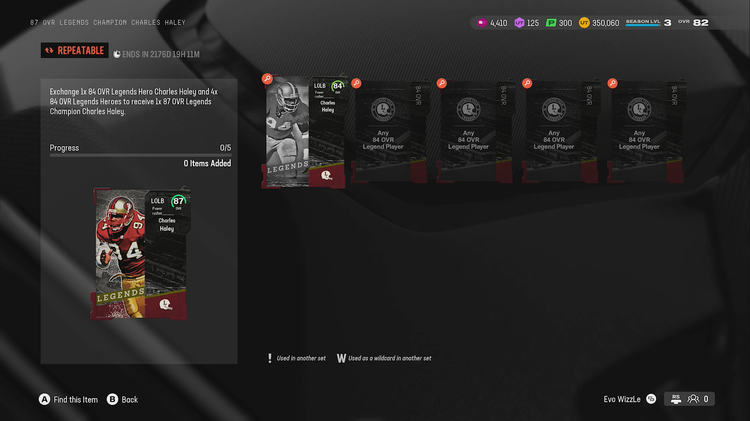
Task: View the 87 OVR Charles Haley reward card
Action: coord(139,252)
